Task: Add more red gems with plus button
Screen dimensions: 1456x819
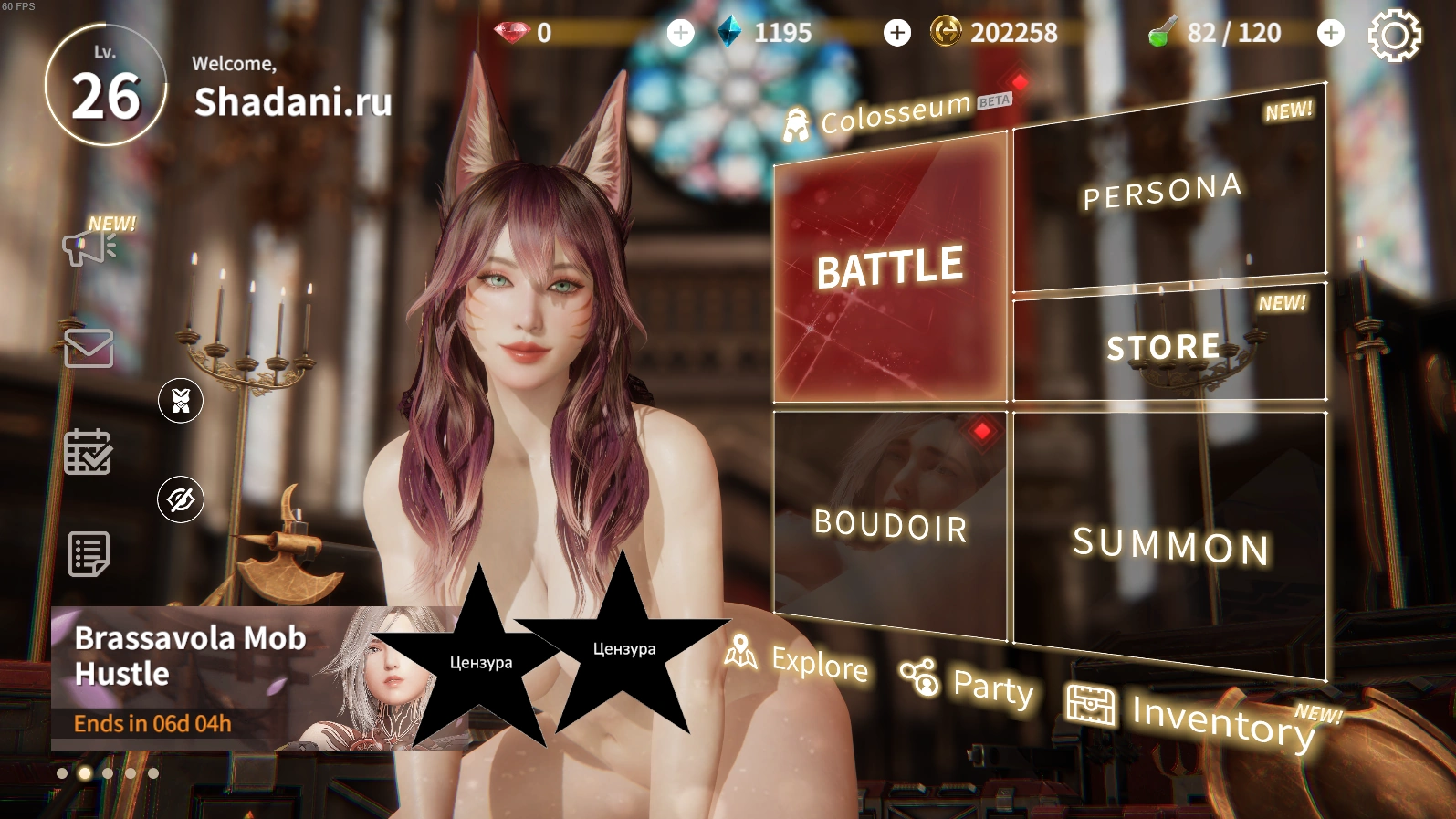Action: click(x=680, y=33)
